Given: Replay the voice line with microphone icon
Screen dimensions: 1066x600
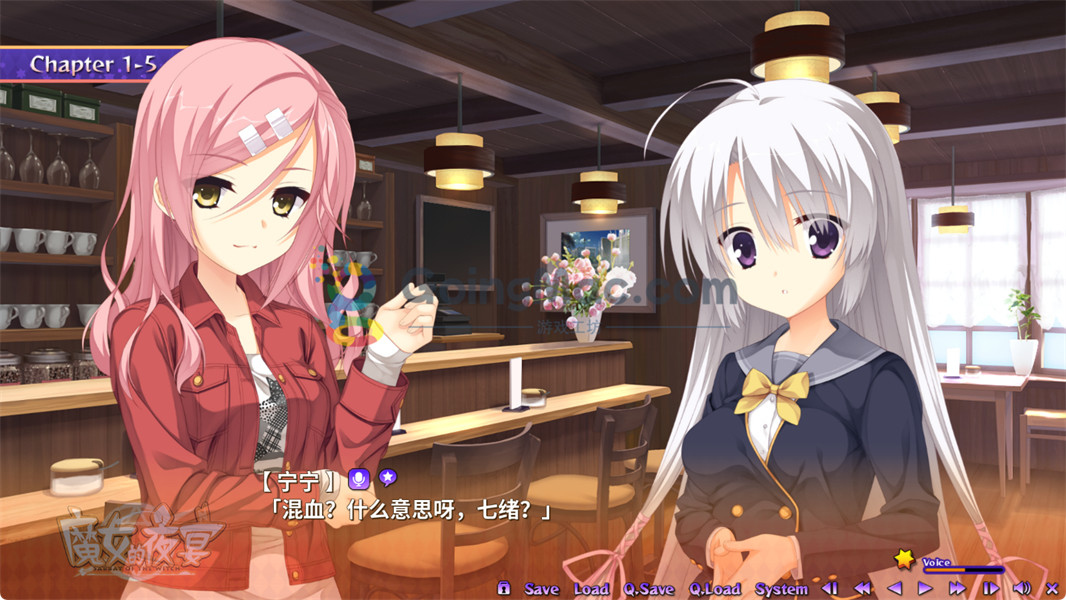Looking at the screenshot, I should [359, 479].
